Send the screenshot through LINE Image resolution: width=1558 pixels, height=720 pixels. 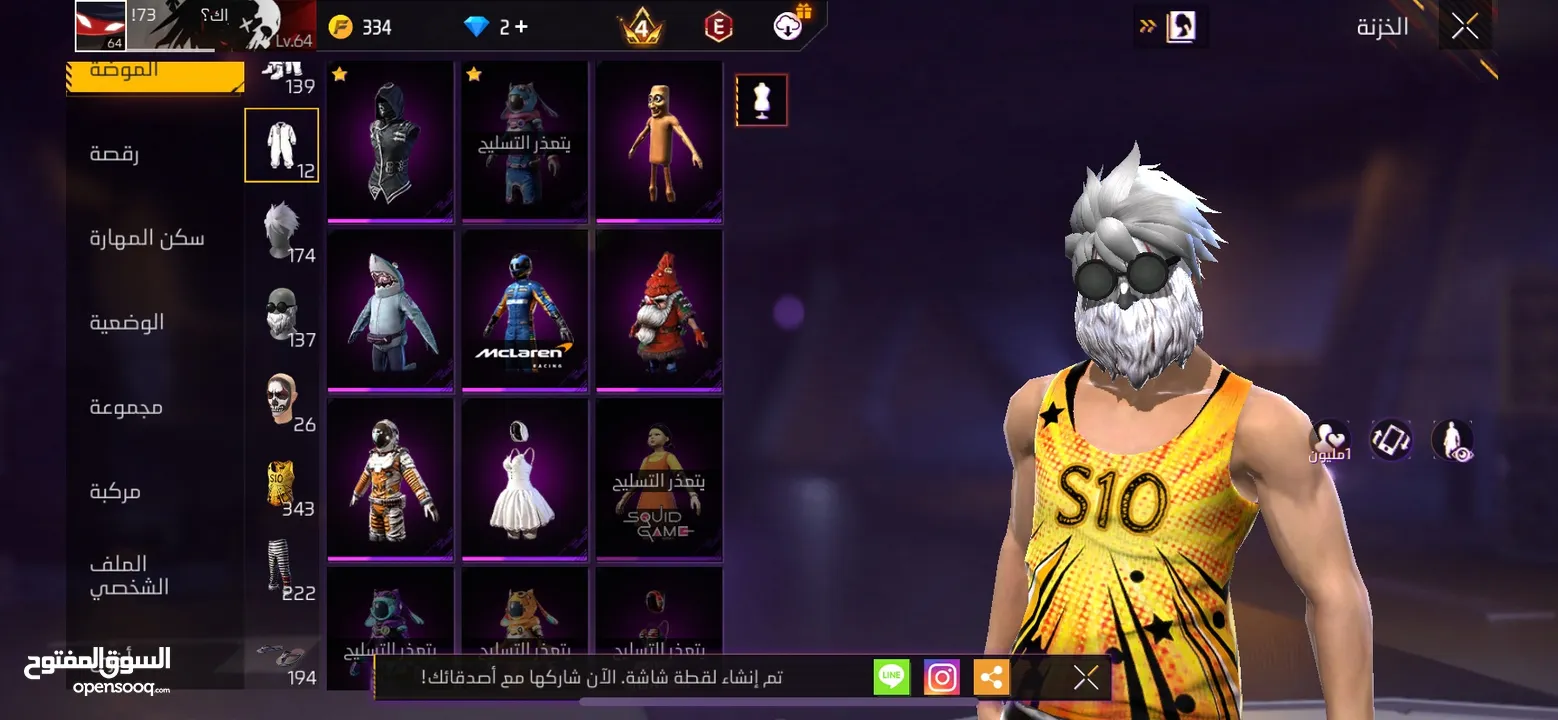(x=891, y=676)
